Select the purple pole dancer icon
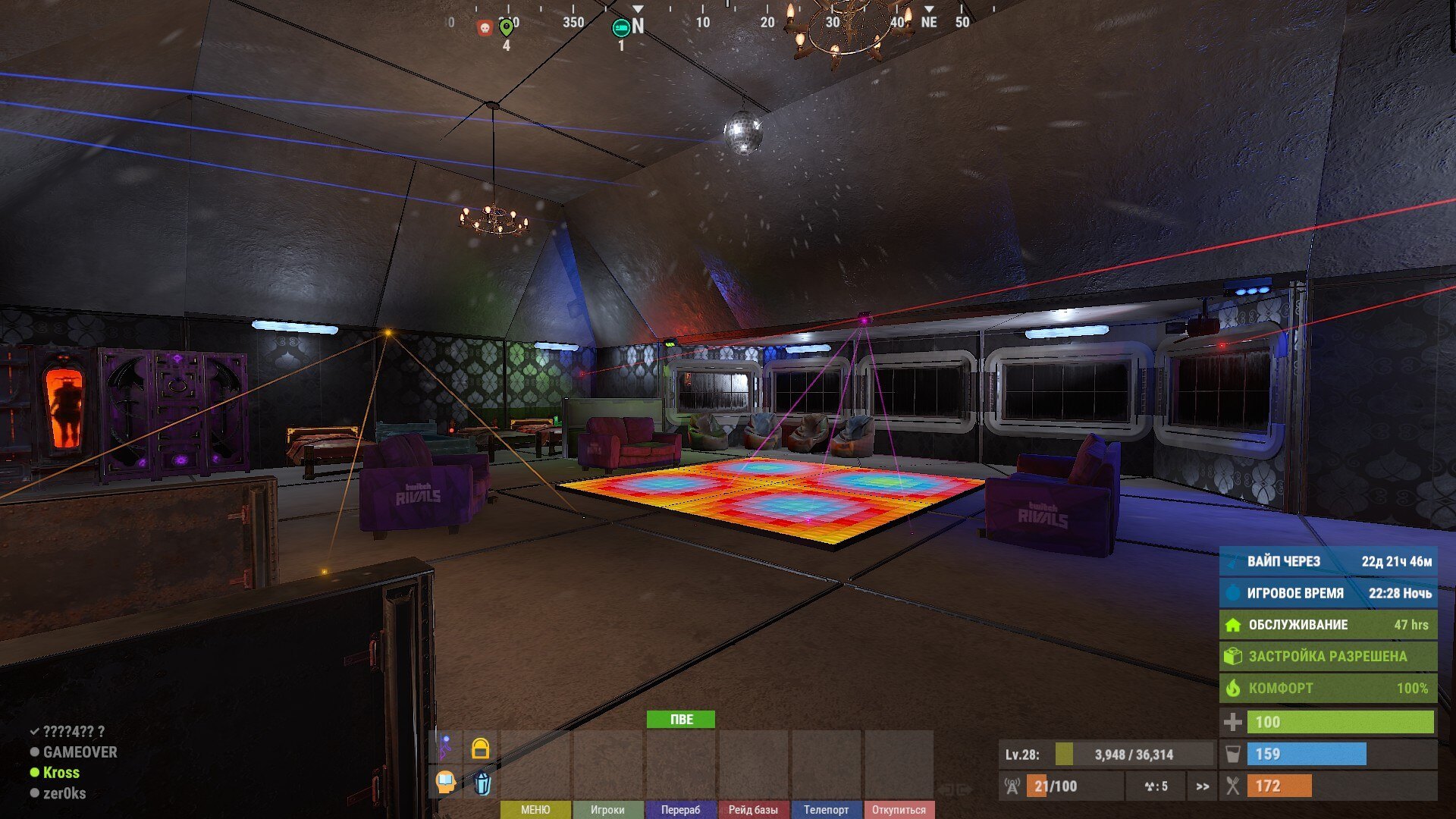The width and height of the screenshot is (1456, 819). point(446,748)
